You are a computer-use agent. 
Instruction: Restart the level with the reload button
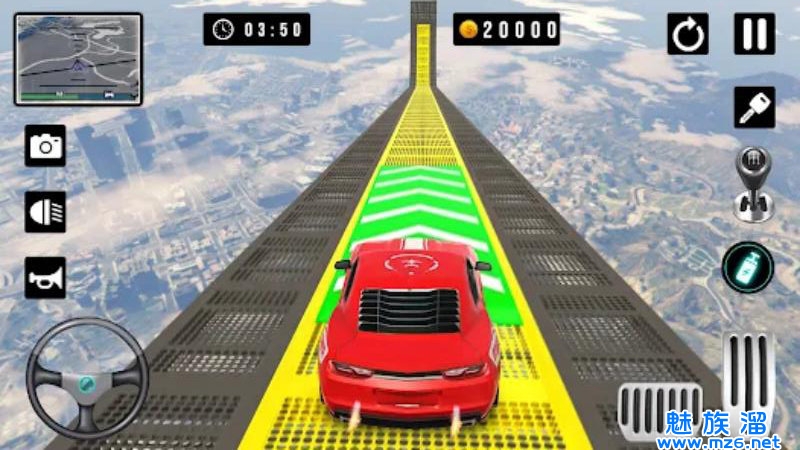pyautogui.click(x=688, y=35)
